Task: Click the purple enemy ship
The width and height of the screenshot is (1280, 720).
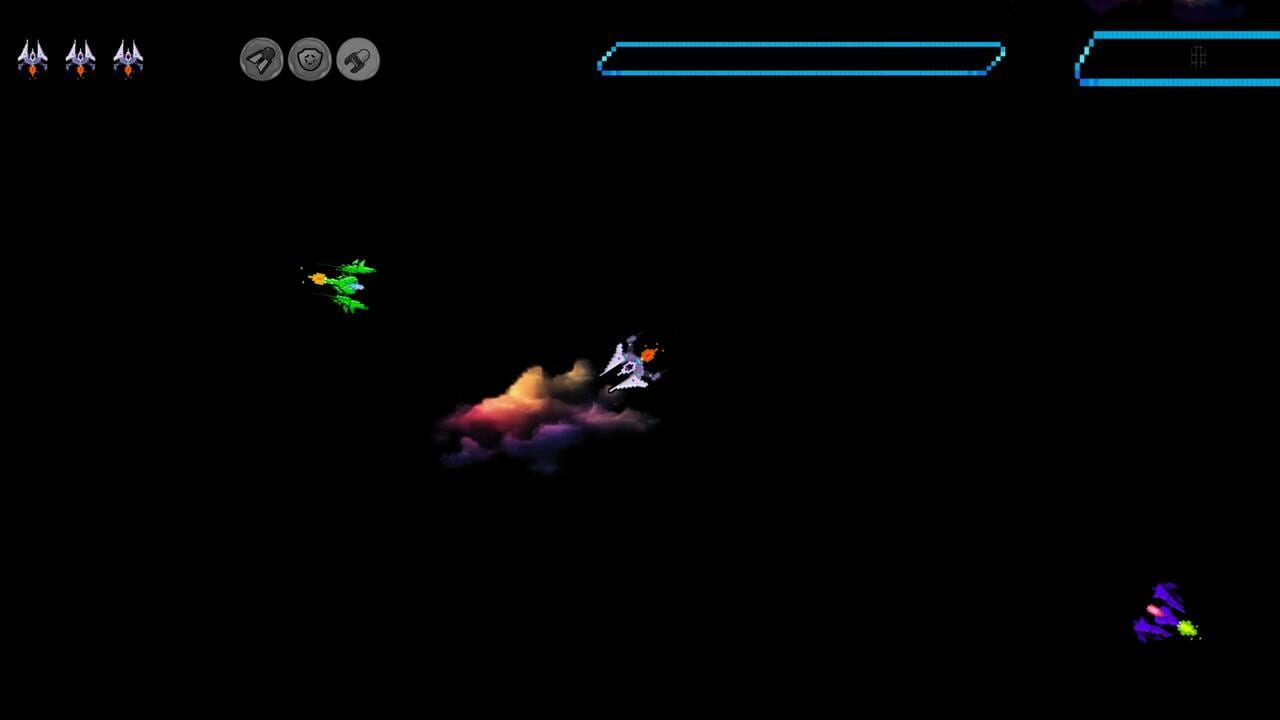Action: click(x=1165, y=610)
